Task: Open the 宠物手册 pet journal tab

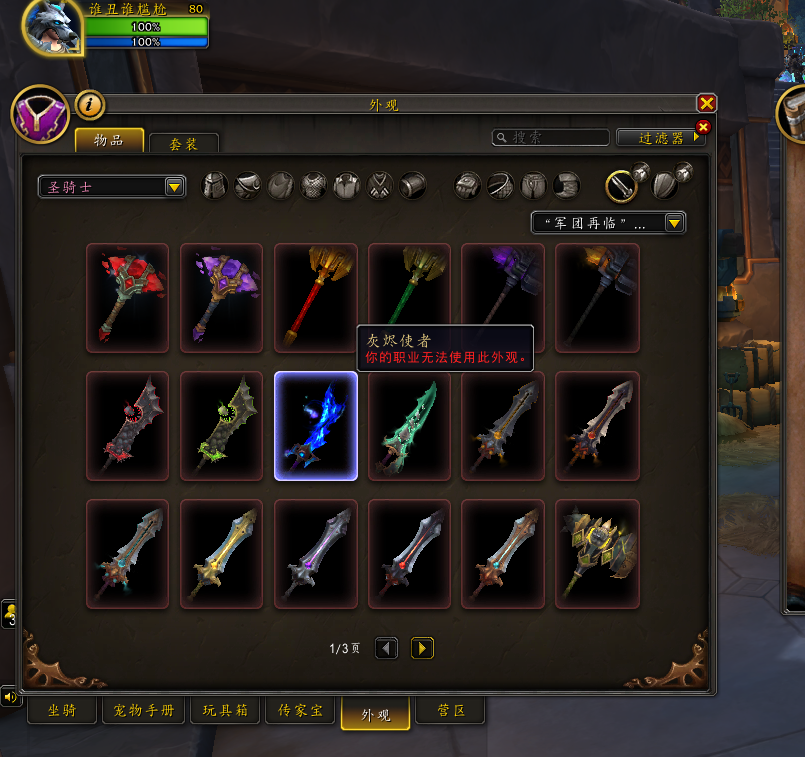Action: (144, 712)
